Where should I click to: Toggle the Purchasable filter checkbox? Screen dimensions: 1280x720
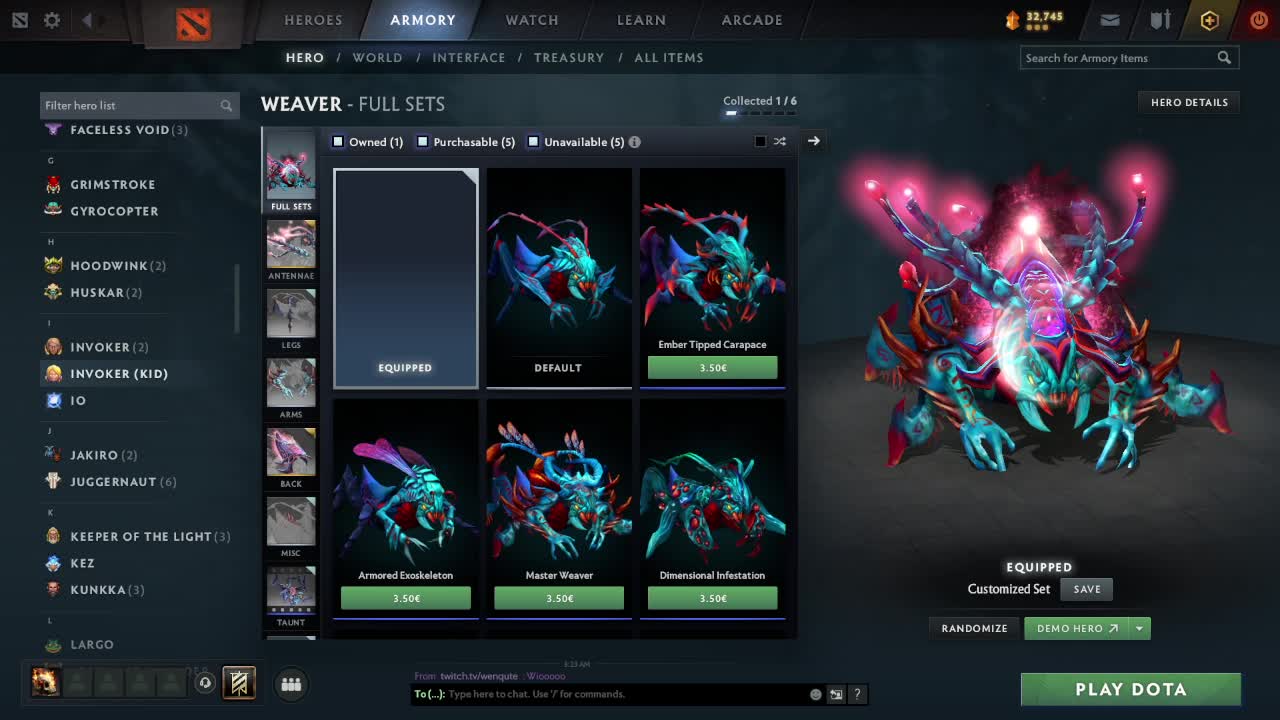(x=423, y=142)
